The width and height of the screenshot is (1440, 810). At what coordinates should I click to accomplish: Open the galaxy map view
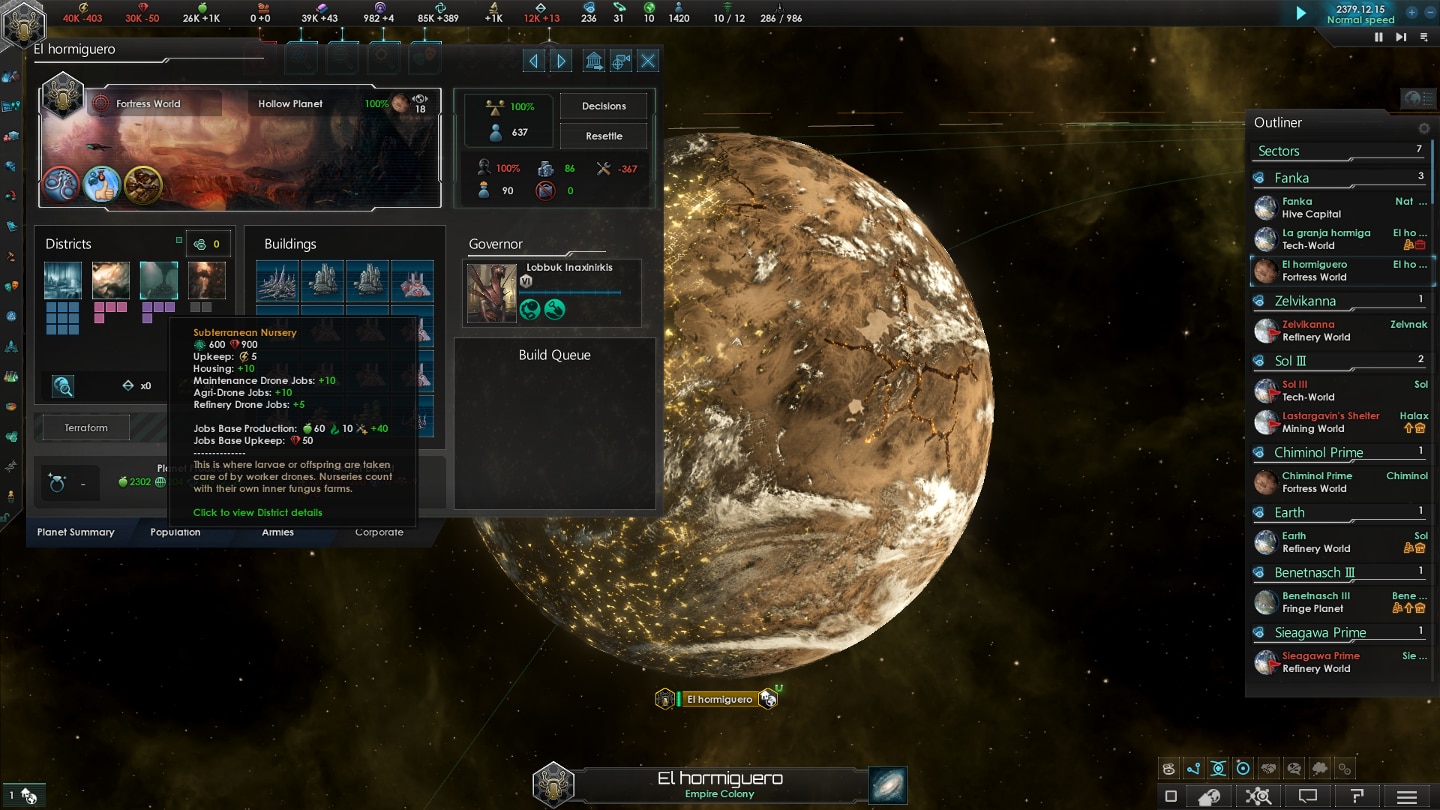click(x=887, y=785)
